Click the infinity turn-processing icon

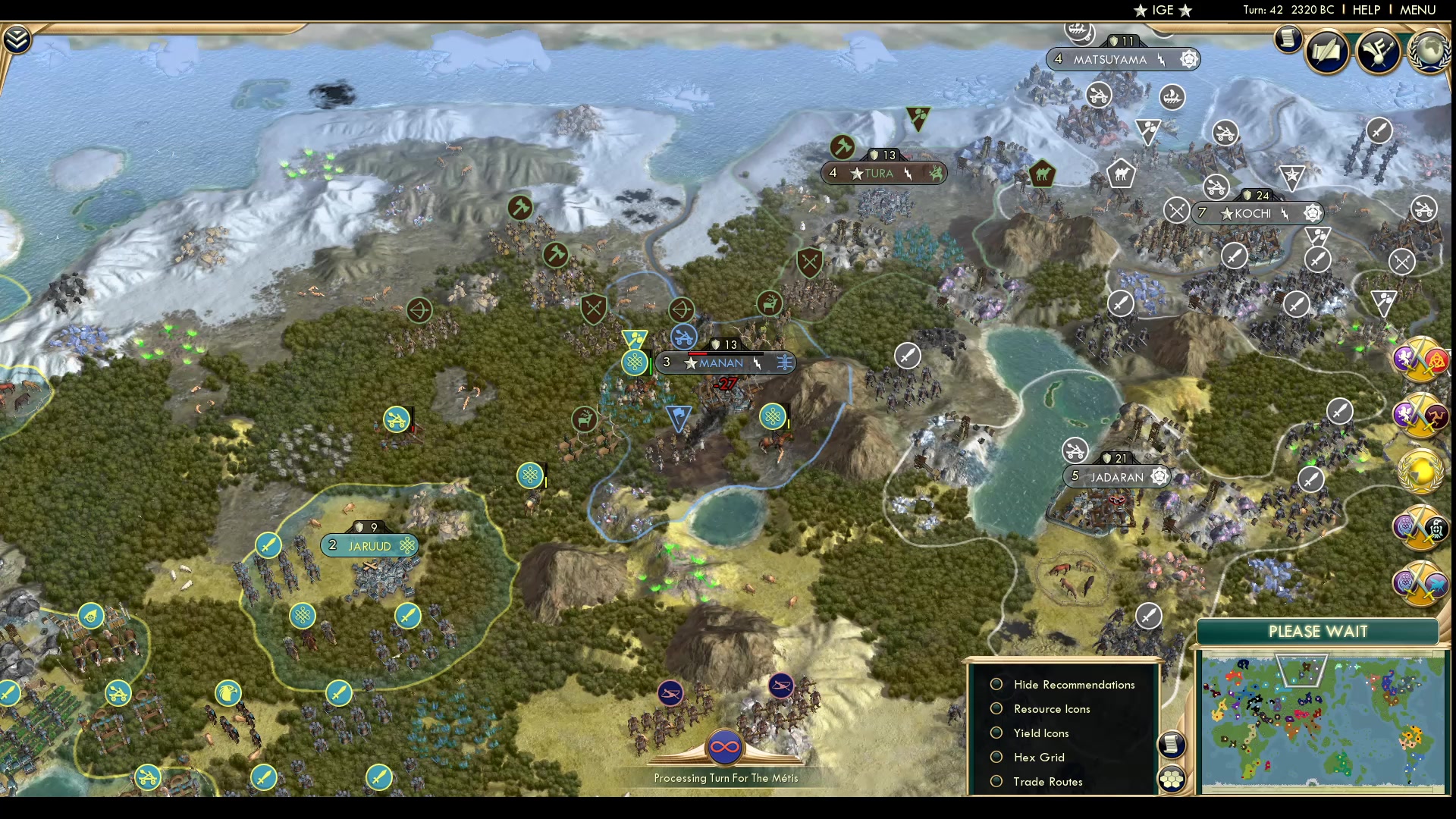726,745
